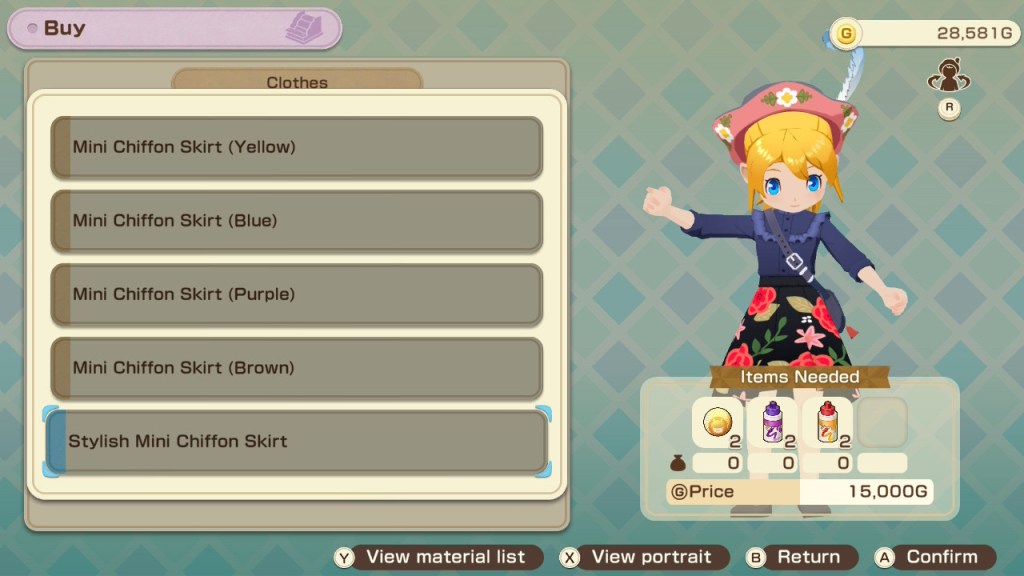The width and height of the screenshot is (1024, 576).
Task: Select the red dye bottle material
Action: [827, 422]
